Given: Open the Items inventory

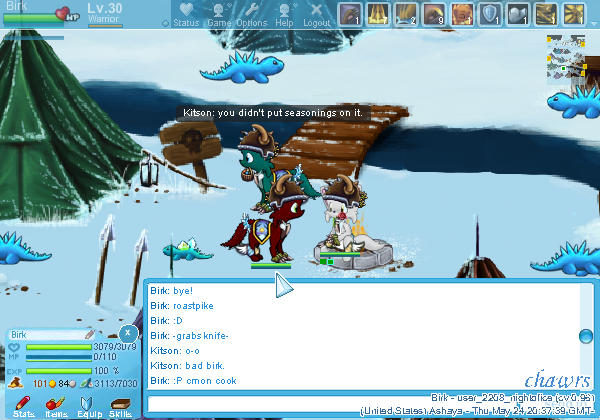Looking at the screenshot, I should (56, 404).
